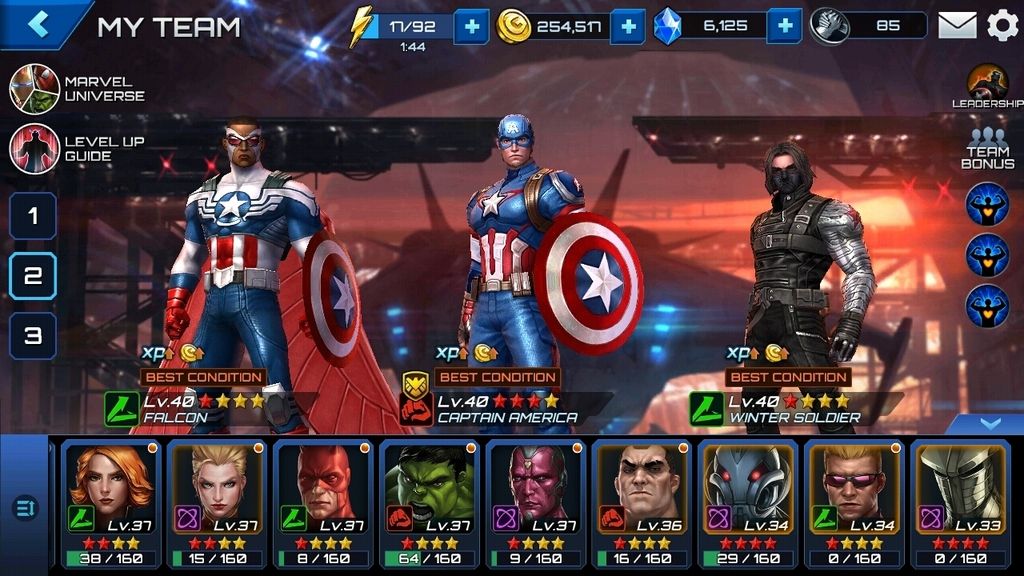1024x576 pixels.
Task: Add more energy with the plus button
Action: [471, 26]
